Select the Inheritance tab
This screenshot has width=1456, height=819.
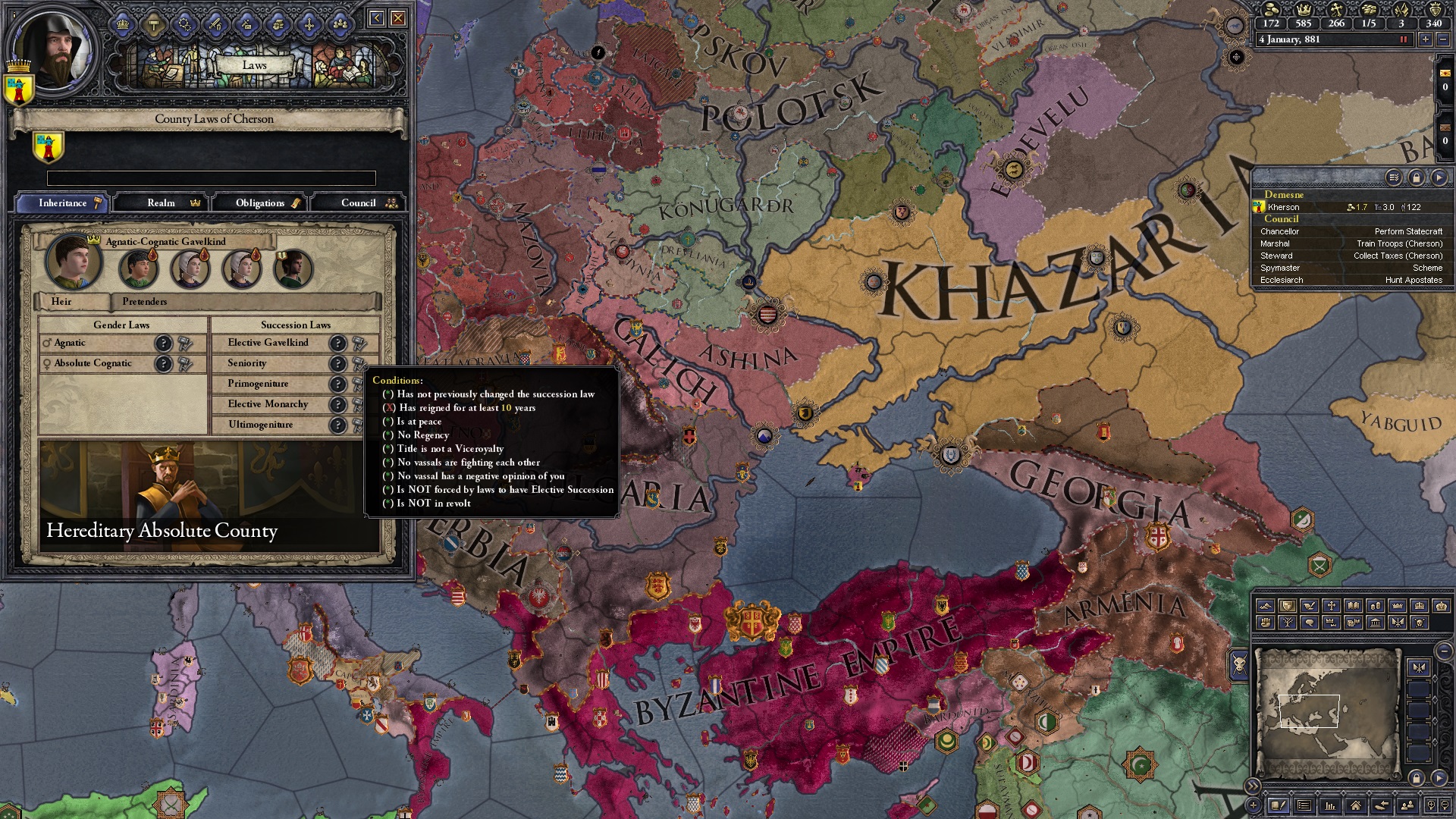63,202
